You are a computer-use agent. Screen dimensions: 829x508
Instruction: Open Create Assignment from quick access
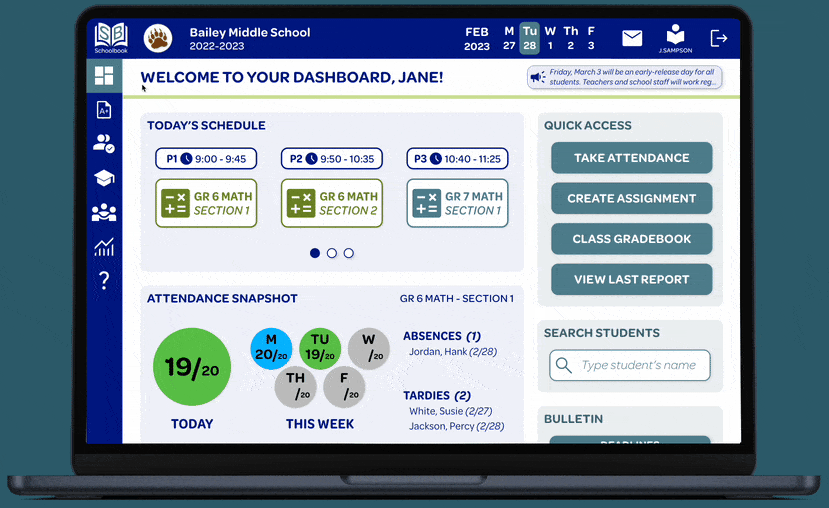631,198
